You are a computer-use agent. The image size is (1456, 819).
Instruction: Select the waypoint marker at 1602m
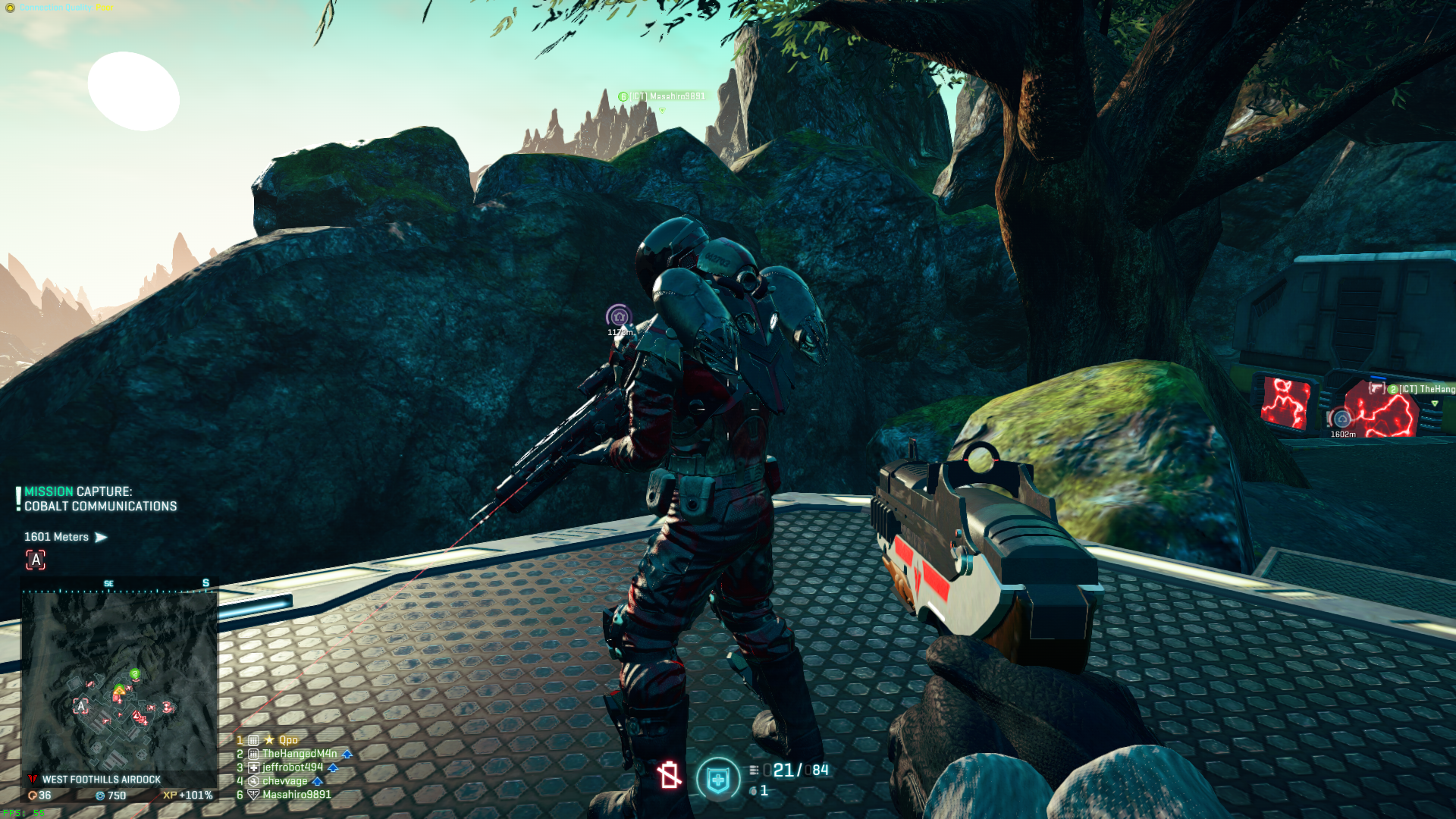[1341, 419]
